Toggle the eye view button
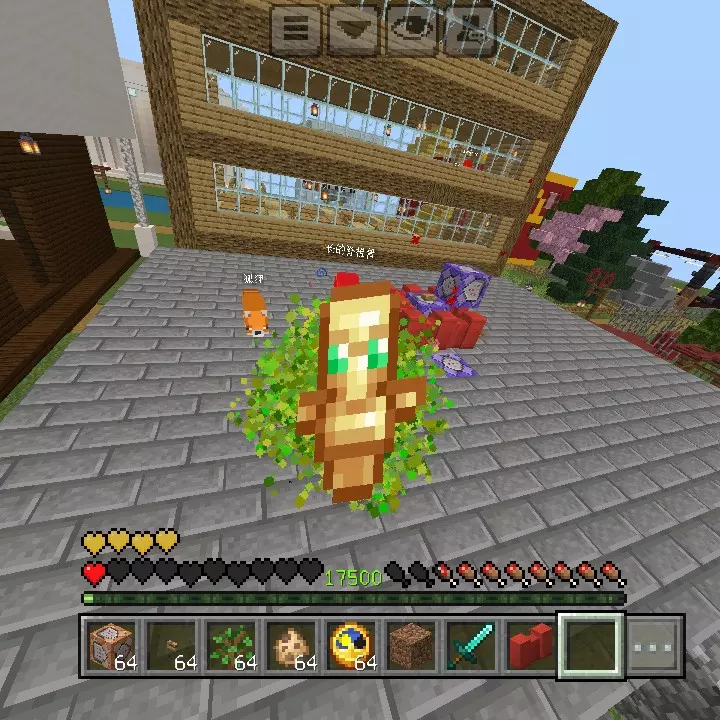 410,30
